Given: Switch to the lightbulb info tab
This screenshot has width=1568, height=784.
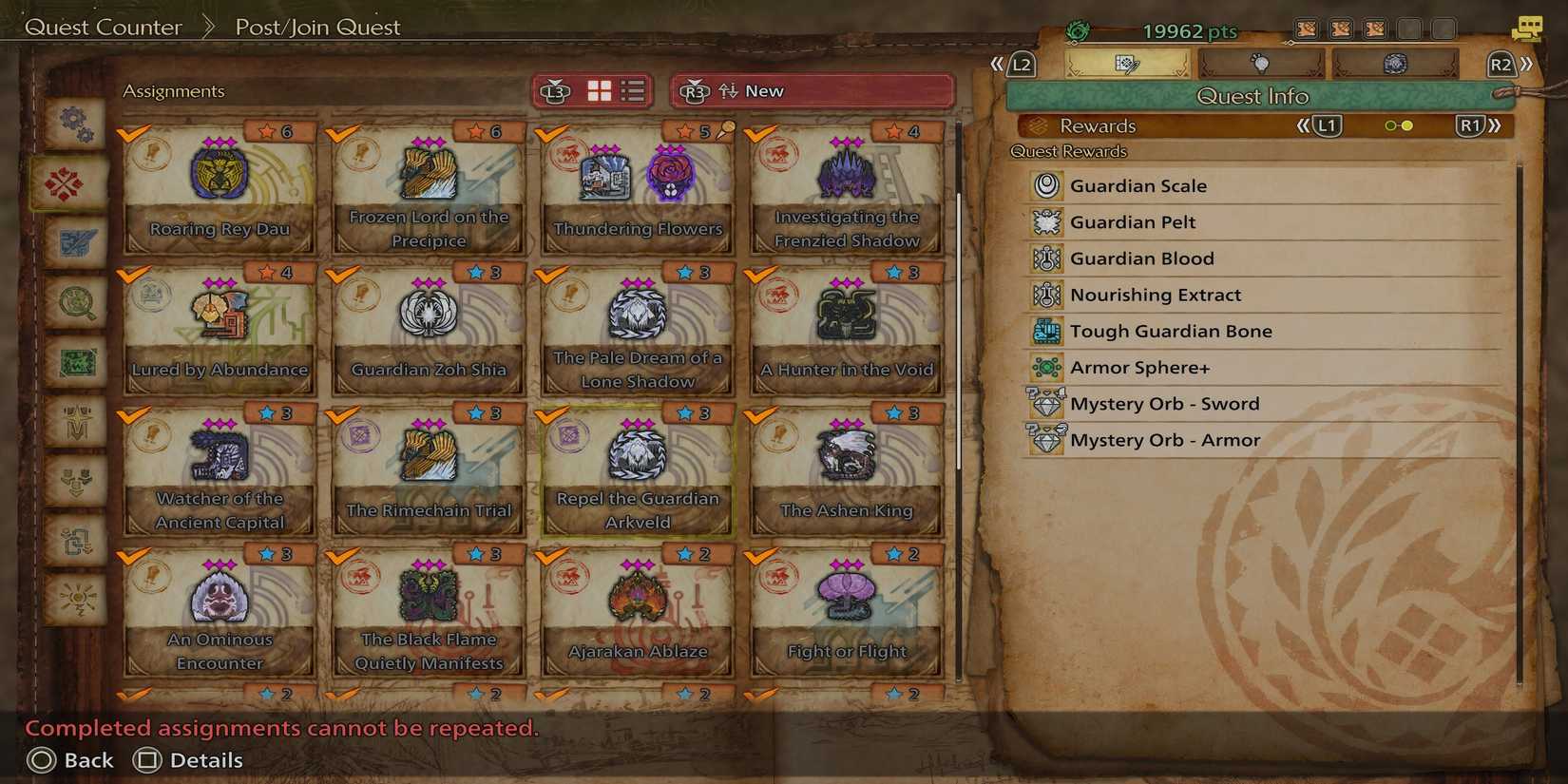Looking at the screenshot, I should [x=1262, y=64].
